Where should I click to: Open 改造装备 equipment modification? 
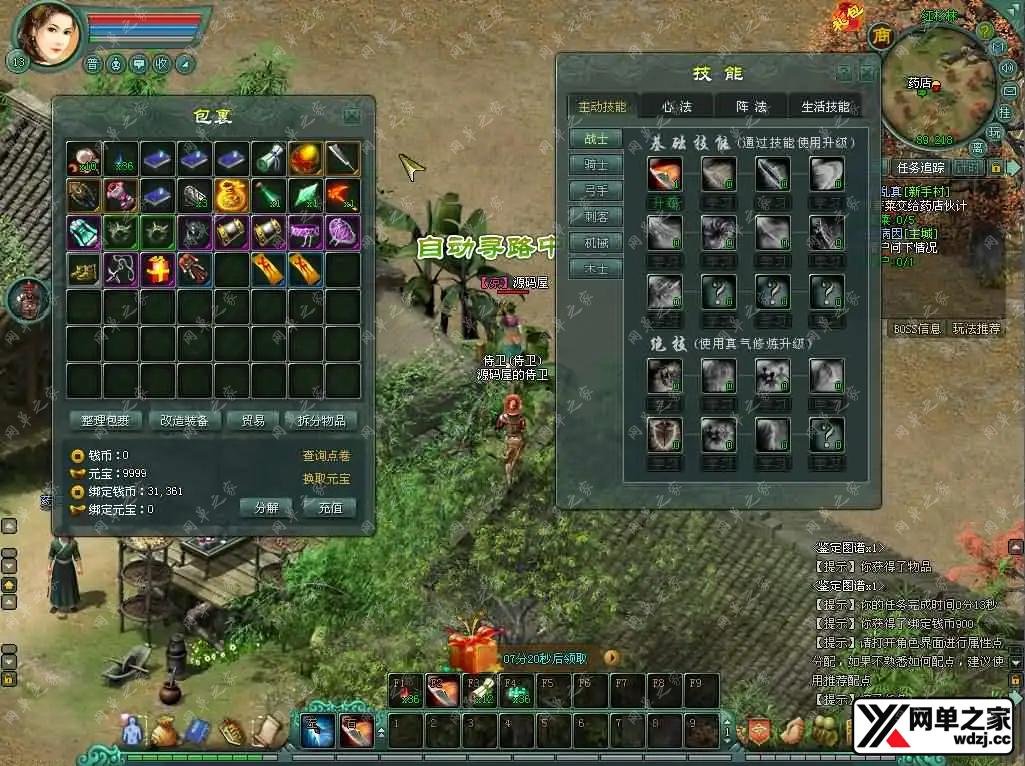[185, 421]
